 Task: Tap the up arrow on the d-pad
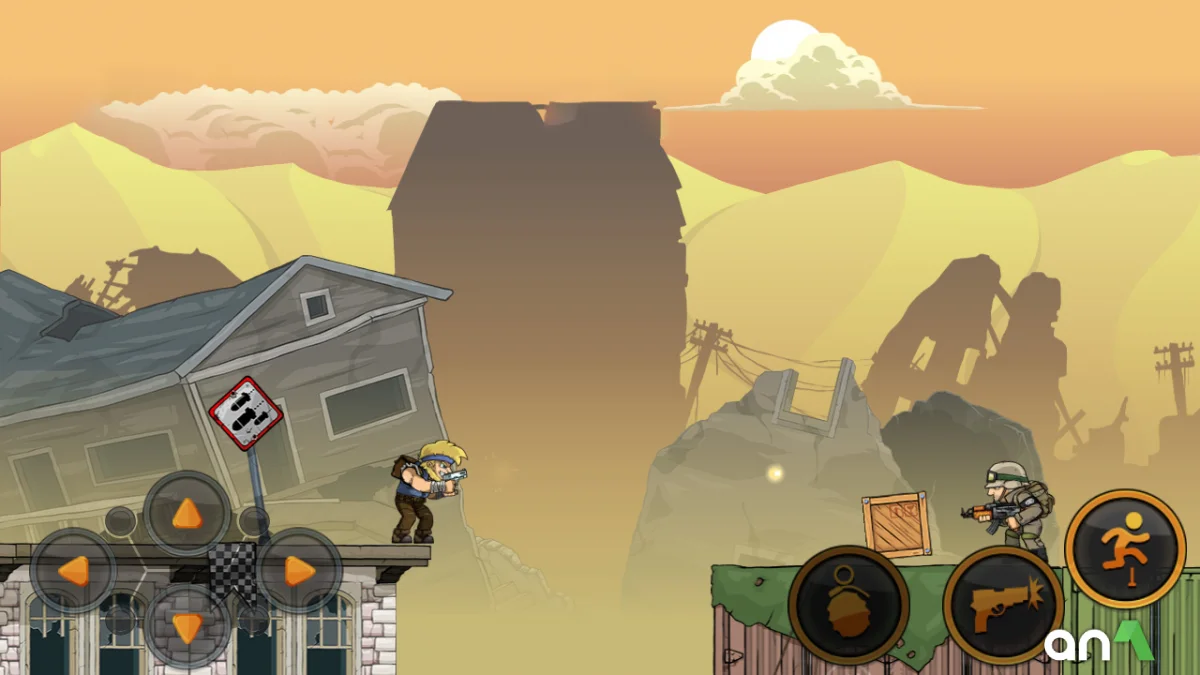[187, 514]
